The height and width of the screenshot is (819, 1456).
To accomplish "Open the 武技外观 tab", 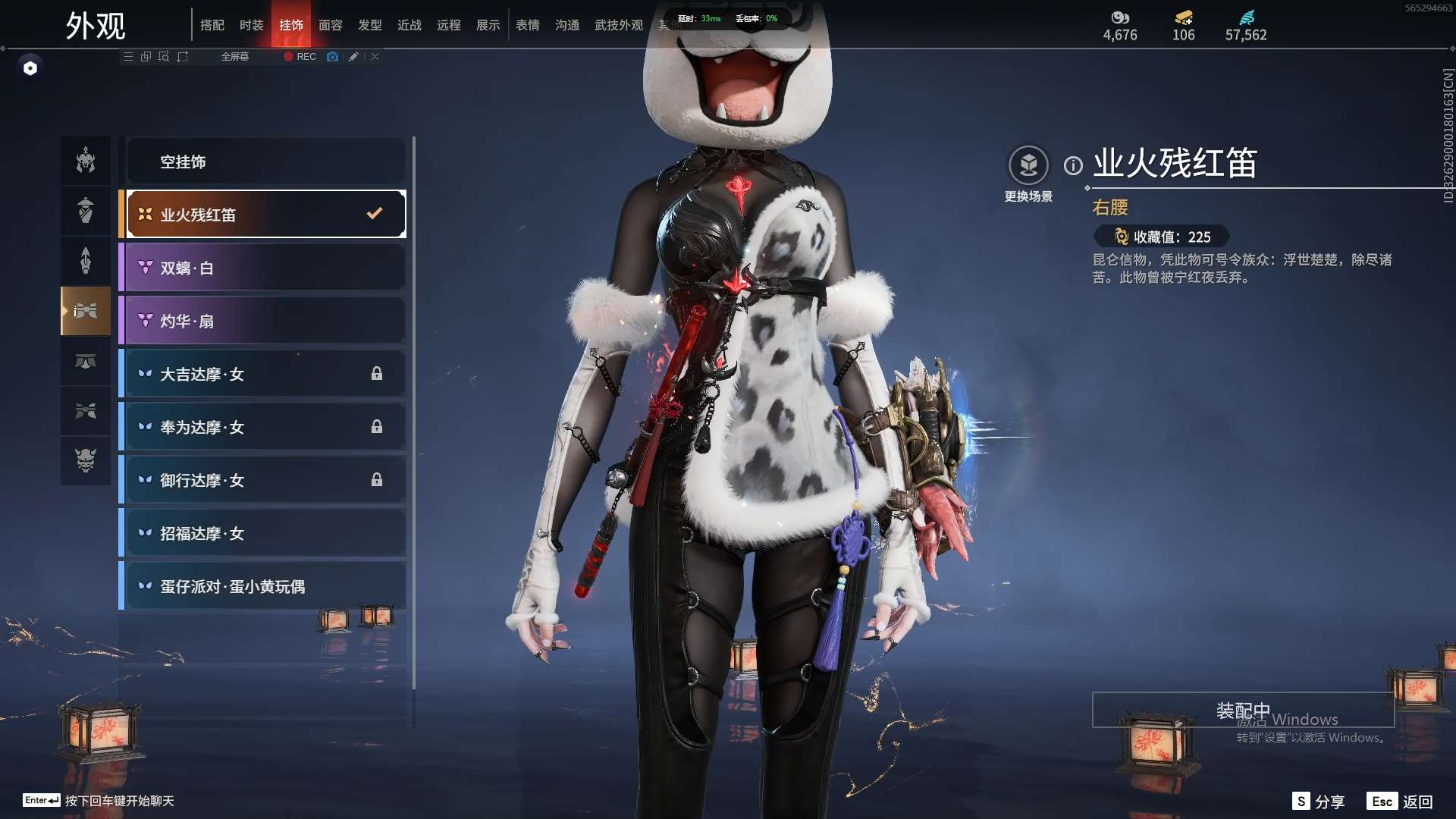I will (618, 25).
